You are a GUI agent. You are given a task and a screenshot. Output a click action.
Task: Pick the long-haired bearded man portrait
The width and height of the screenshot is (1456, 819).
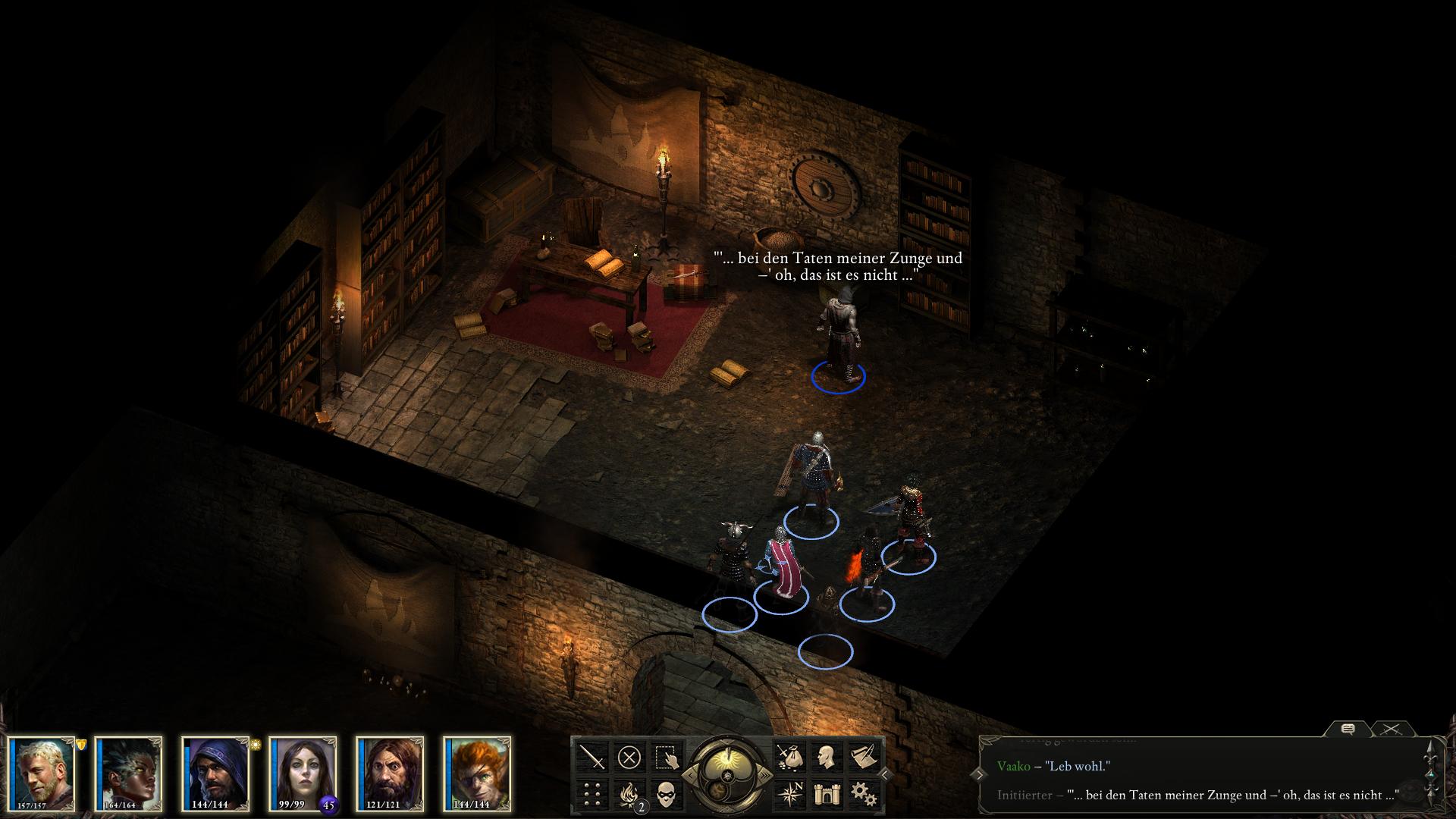pyautogui.click(x=390, y=772)
